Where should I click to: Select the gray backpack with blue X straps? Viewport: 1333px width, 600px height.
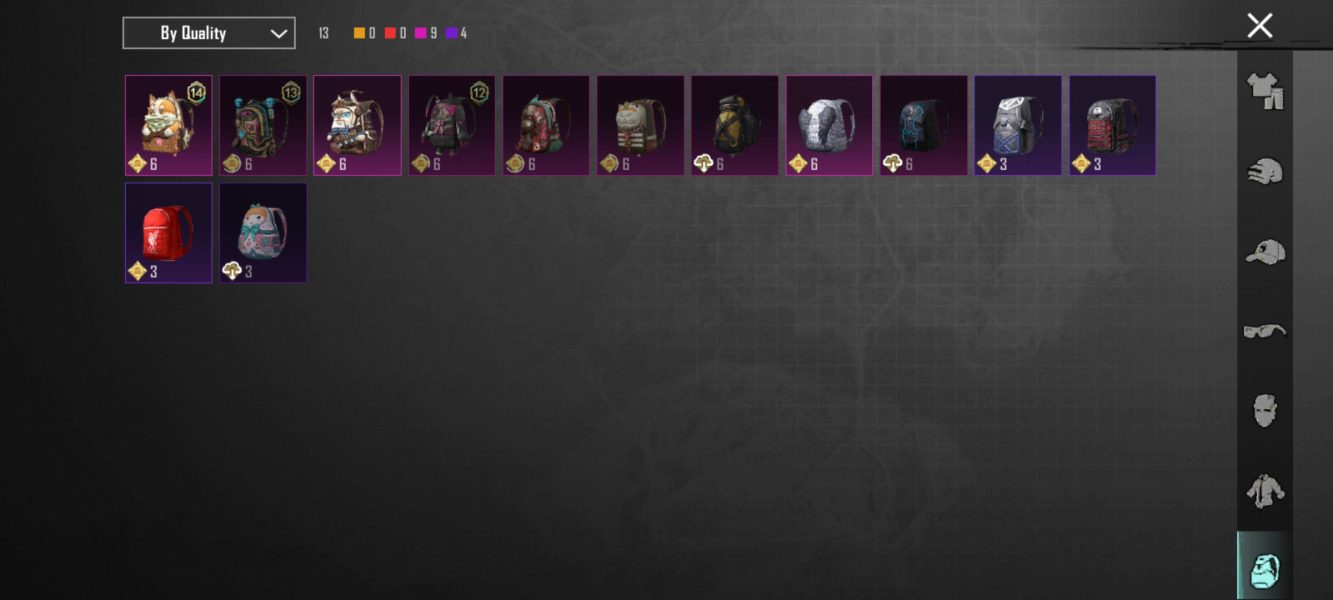[x=1018, y=125]
